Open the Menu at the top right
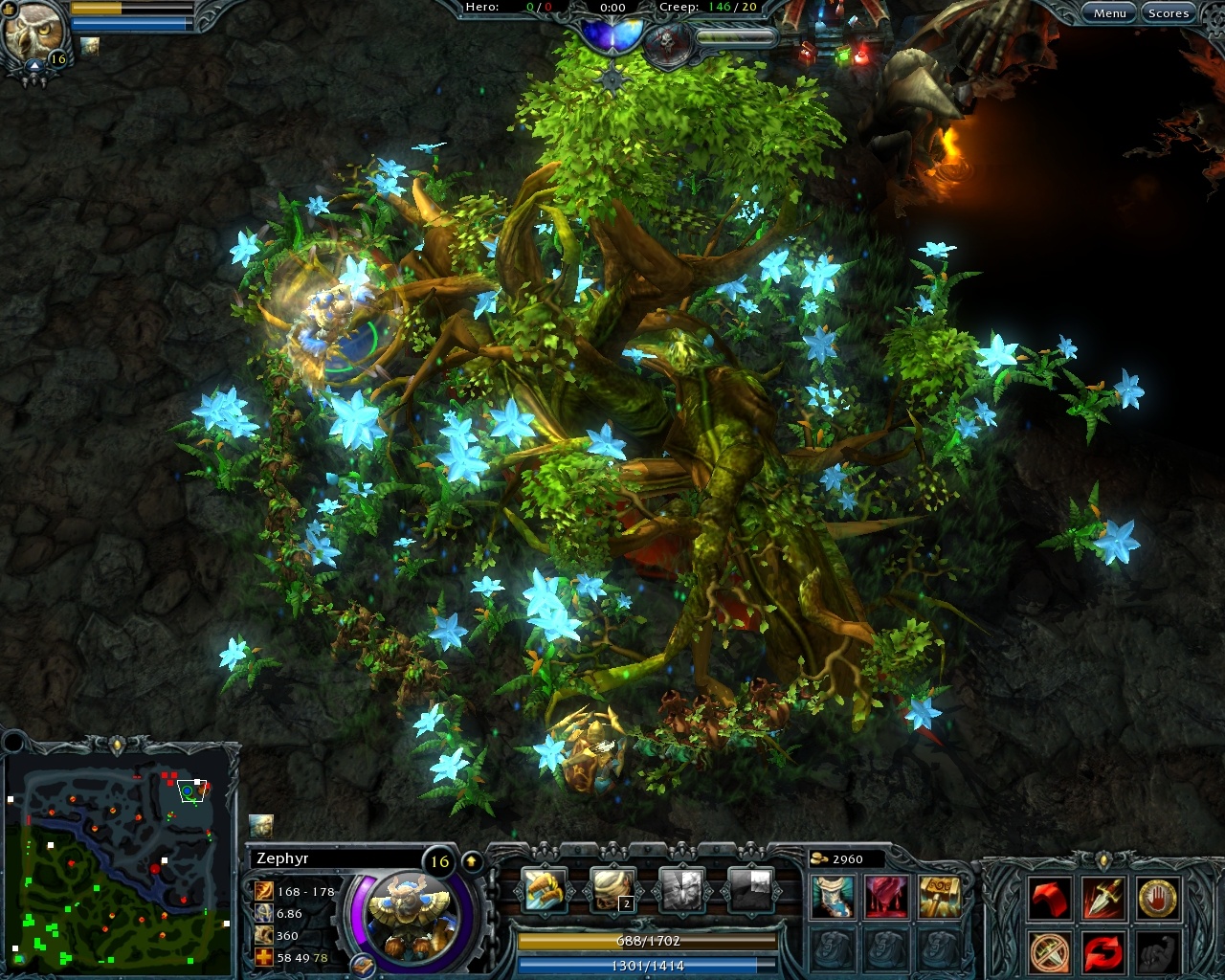This screenshot has width=1225, height=980. tap(1109, 12)
